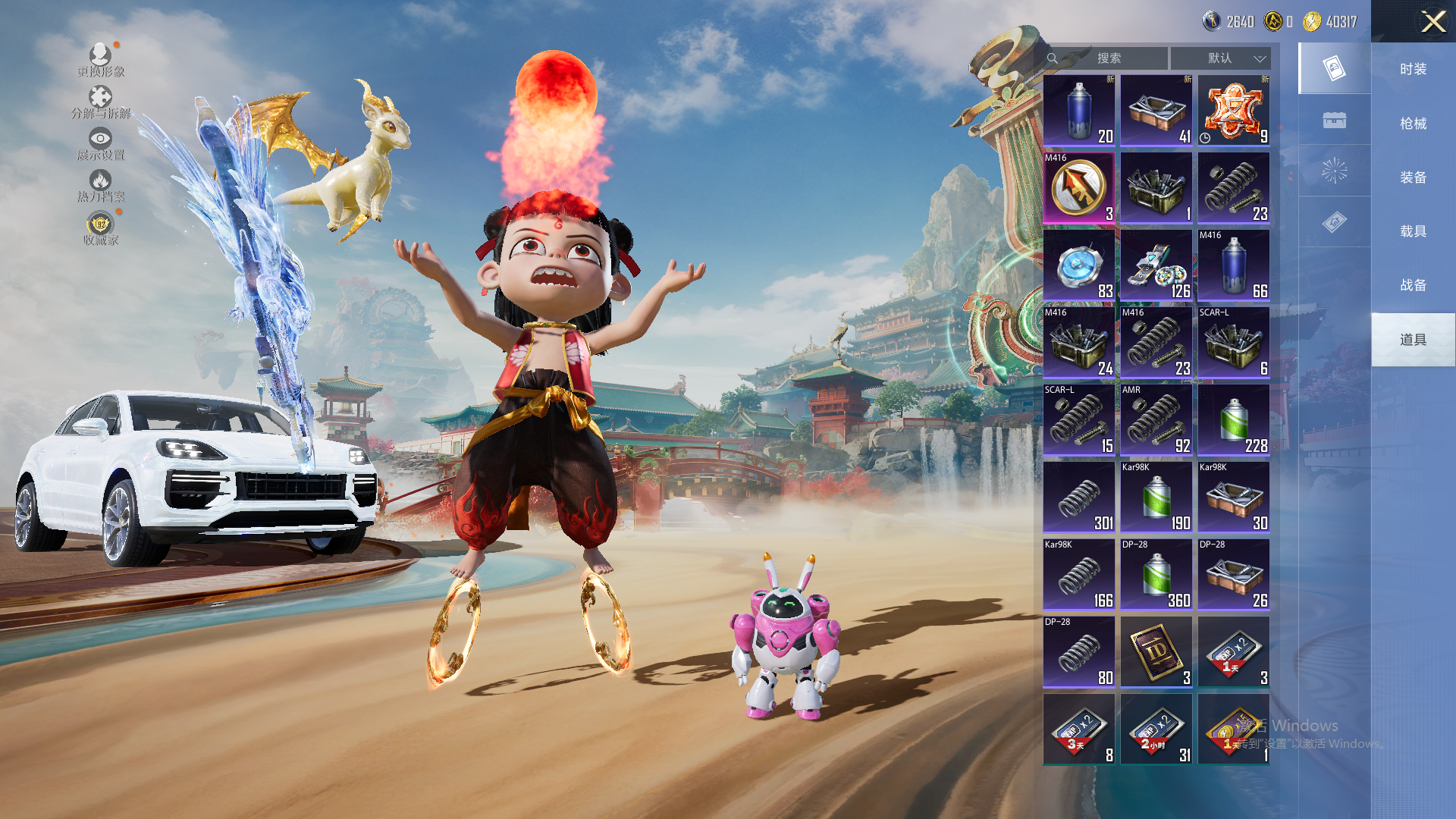Open 展示设置 display settings
The width and height of the screenshot is (1456, 819).
[100, 143]
